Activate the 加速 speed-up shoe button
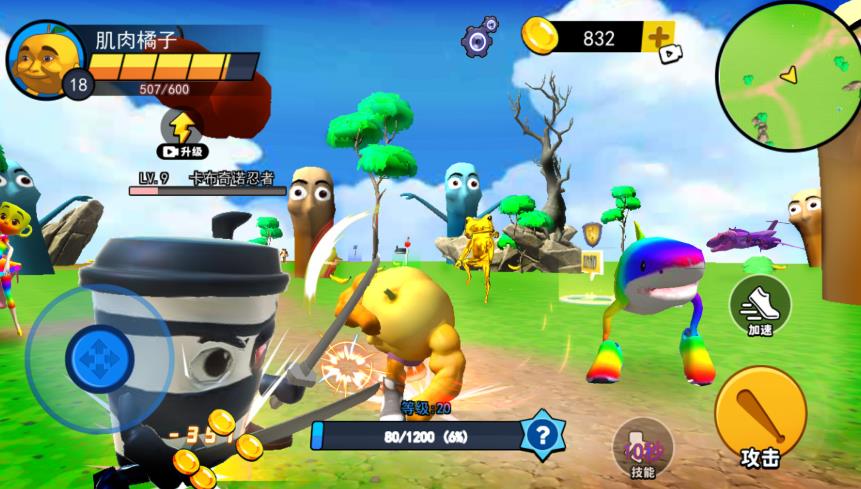The height and width of the screenshot is (489, 861). pos(760,306)
